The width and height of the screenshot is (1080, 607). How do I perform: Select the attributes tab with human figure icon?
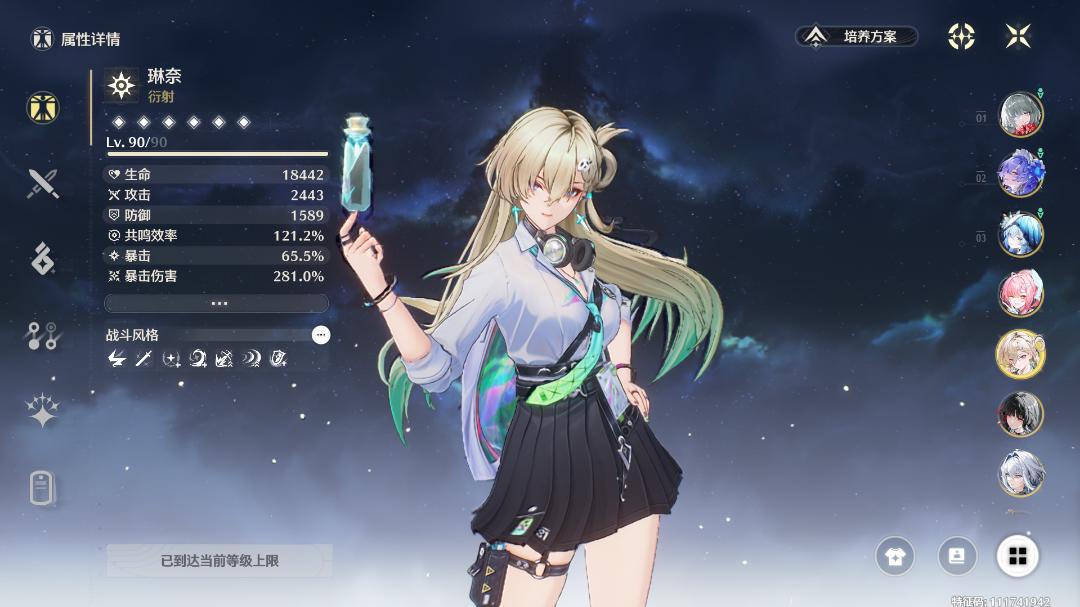(x=43, y=108)
